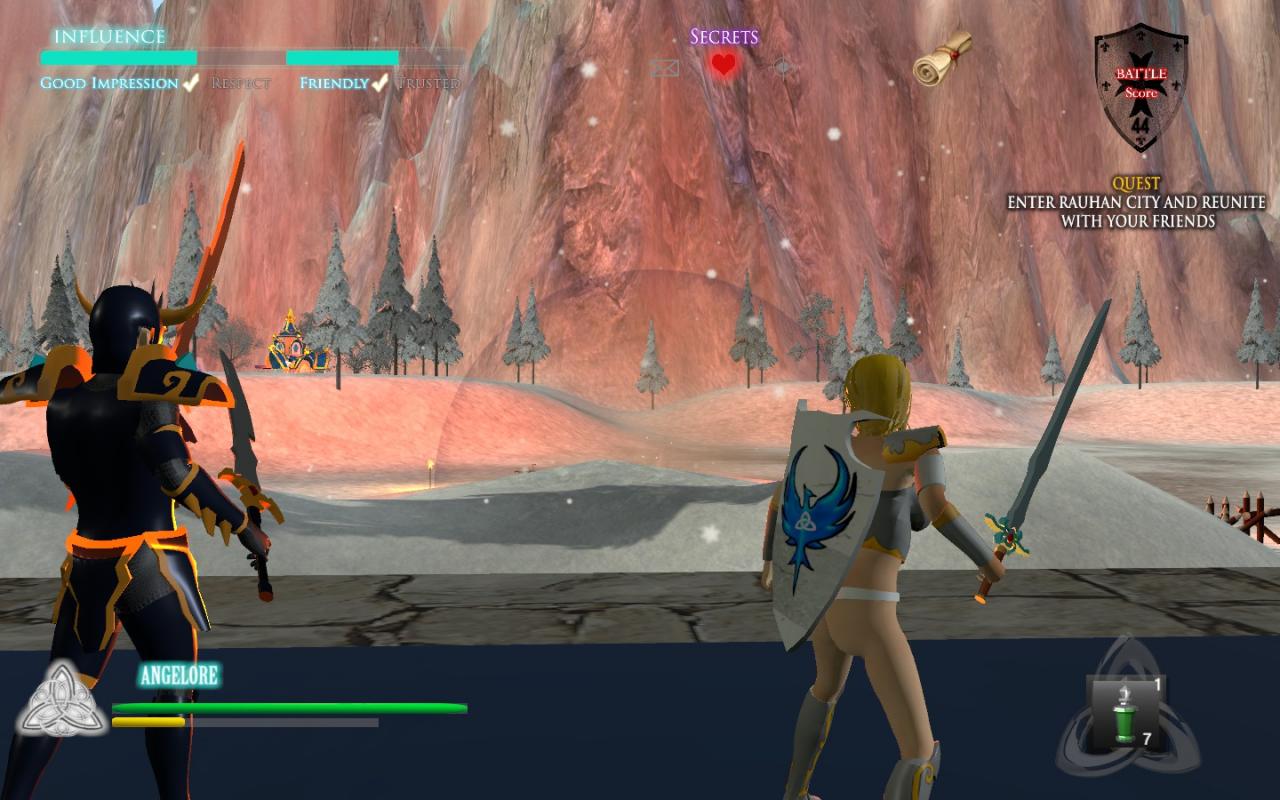Select the envelope secret icon
The height and width of the screenshot is (800, 1280).
click(664, 68)
